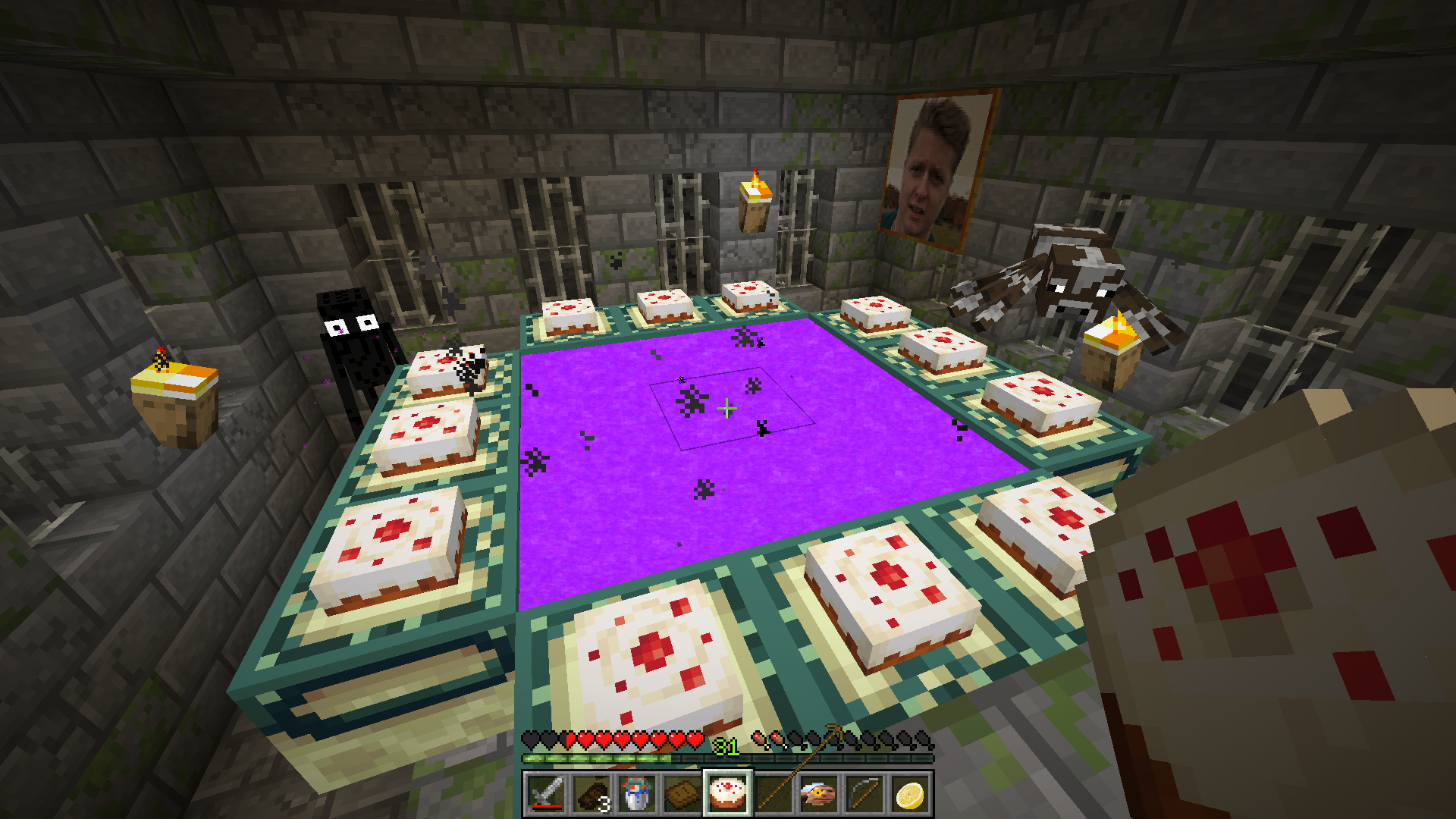The width and height of the screenshot is (1456, 819).
Task: Click the glistering melon slice in the last slot
Action: 908,792
